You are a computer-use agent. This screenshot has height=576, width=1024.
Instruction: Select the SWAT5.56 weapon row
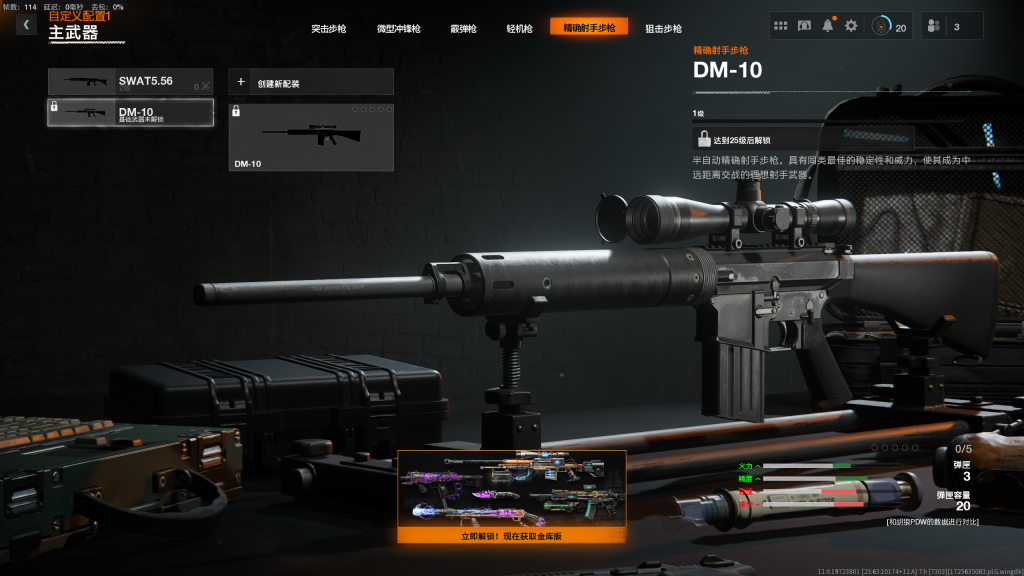131,82
